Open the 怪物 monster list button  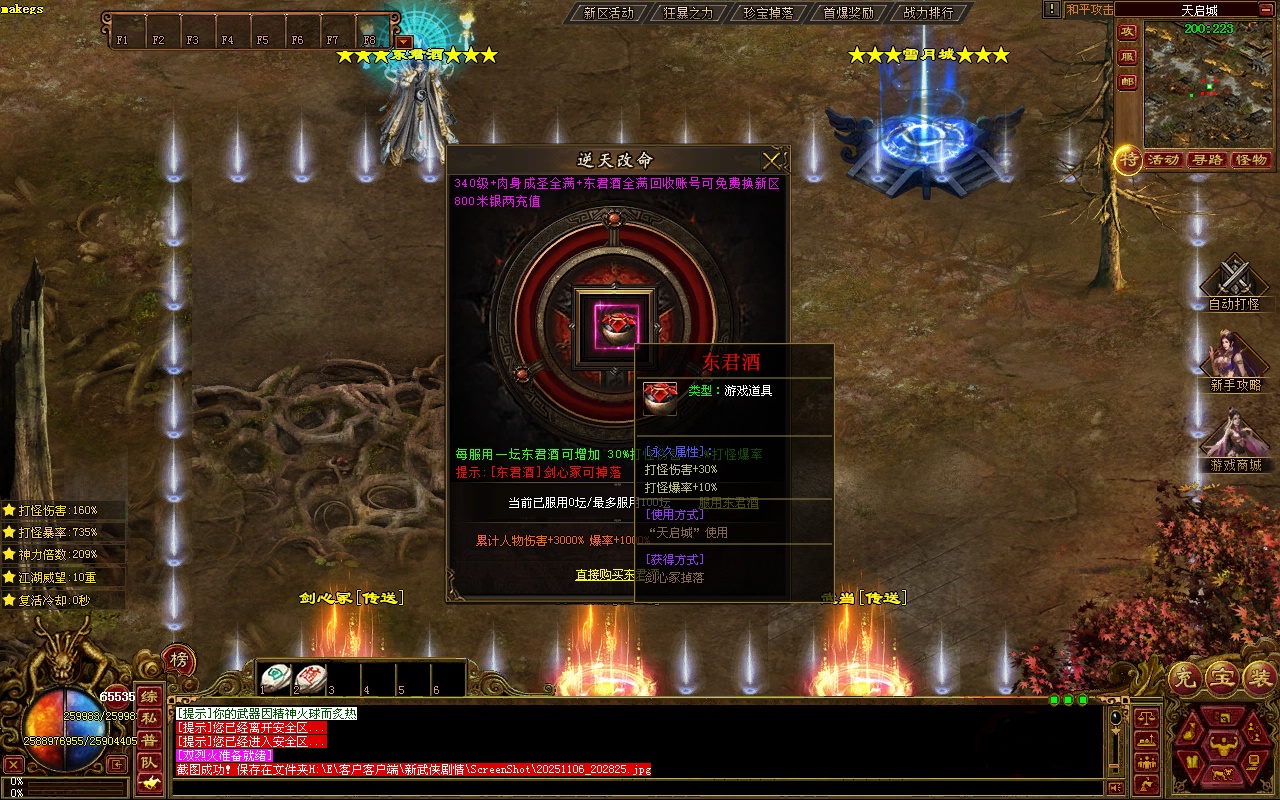[x=1251, y=160]
